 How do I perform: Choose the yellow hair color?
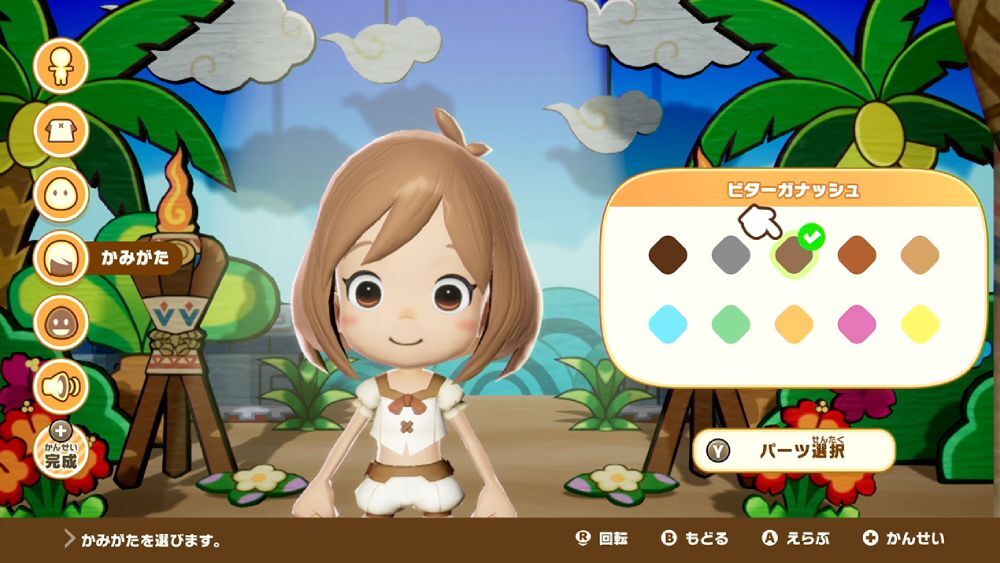click(921, 324)
